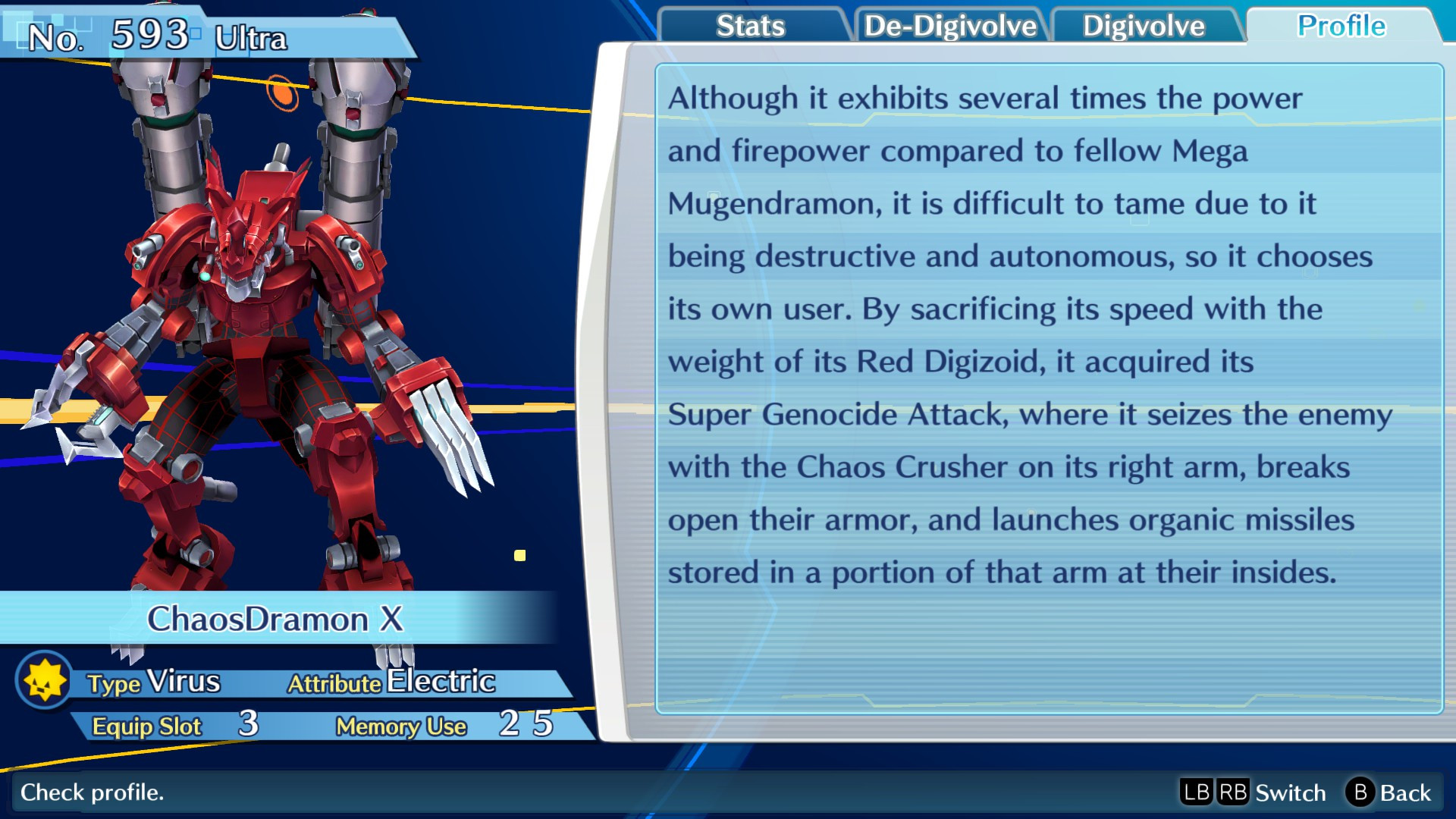Click the Ultra stage label
Viewport: 1456px width, 819px height.
point(250,36)
